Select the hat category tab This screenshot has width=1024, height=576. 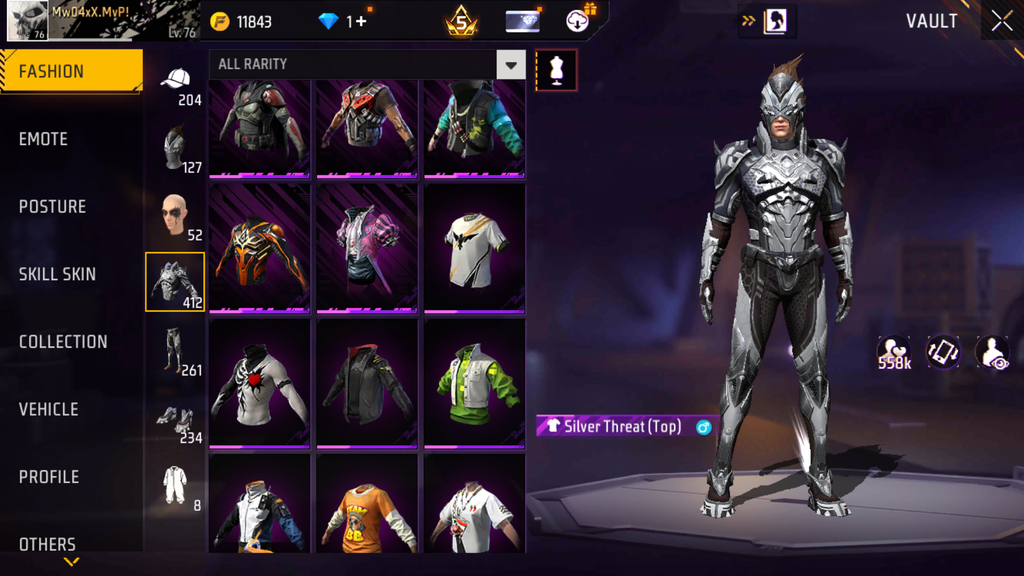pos(176,81)
